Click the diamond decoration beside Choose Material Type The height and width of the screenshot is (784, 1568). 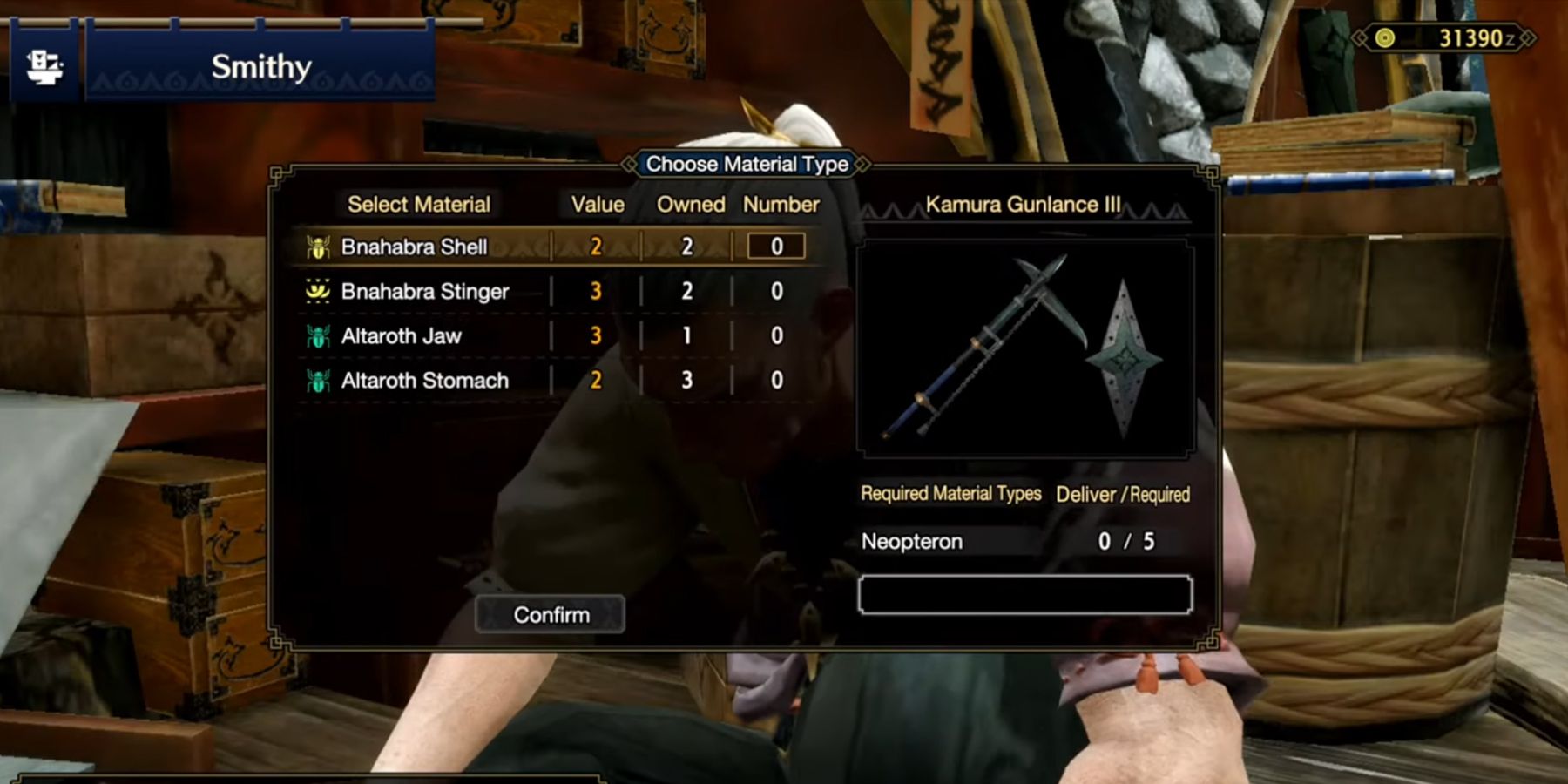point(629,164)
